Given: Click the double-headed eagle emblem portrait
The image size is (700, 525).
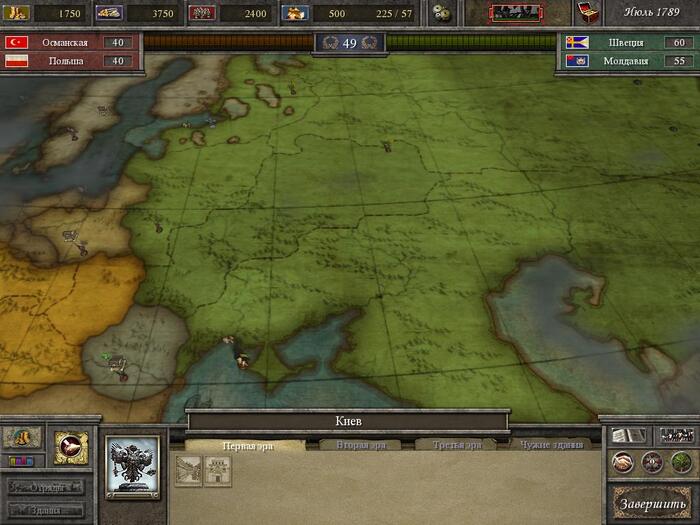Looking at the screenshot, I should click(x=133, y=468).
